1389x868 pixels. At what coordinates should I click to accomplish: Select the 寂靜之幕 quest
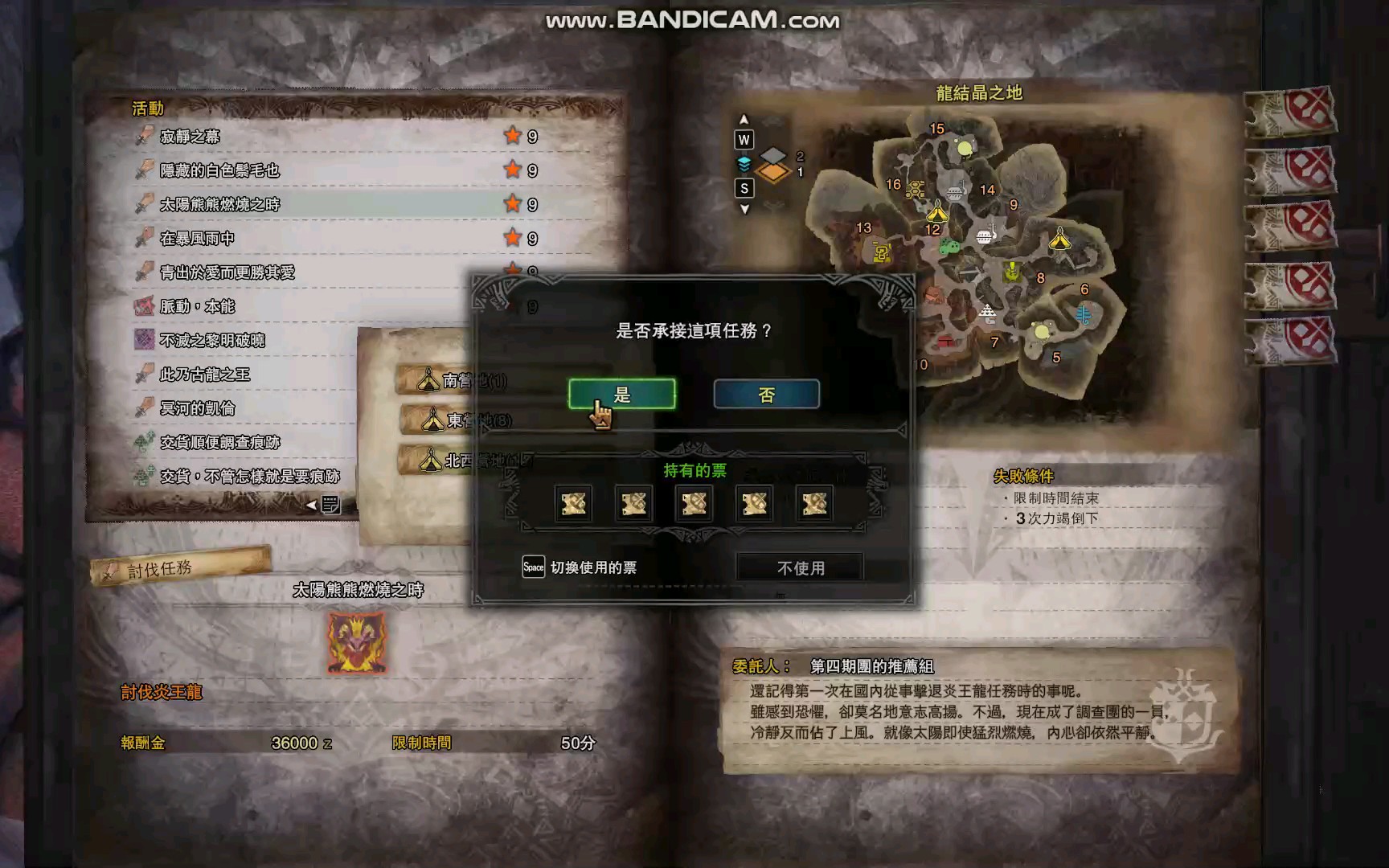(190, 137)
